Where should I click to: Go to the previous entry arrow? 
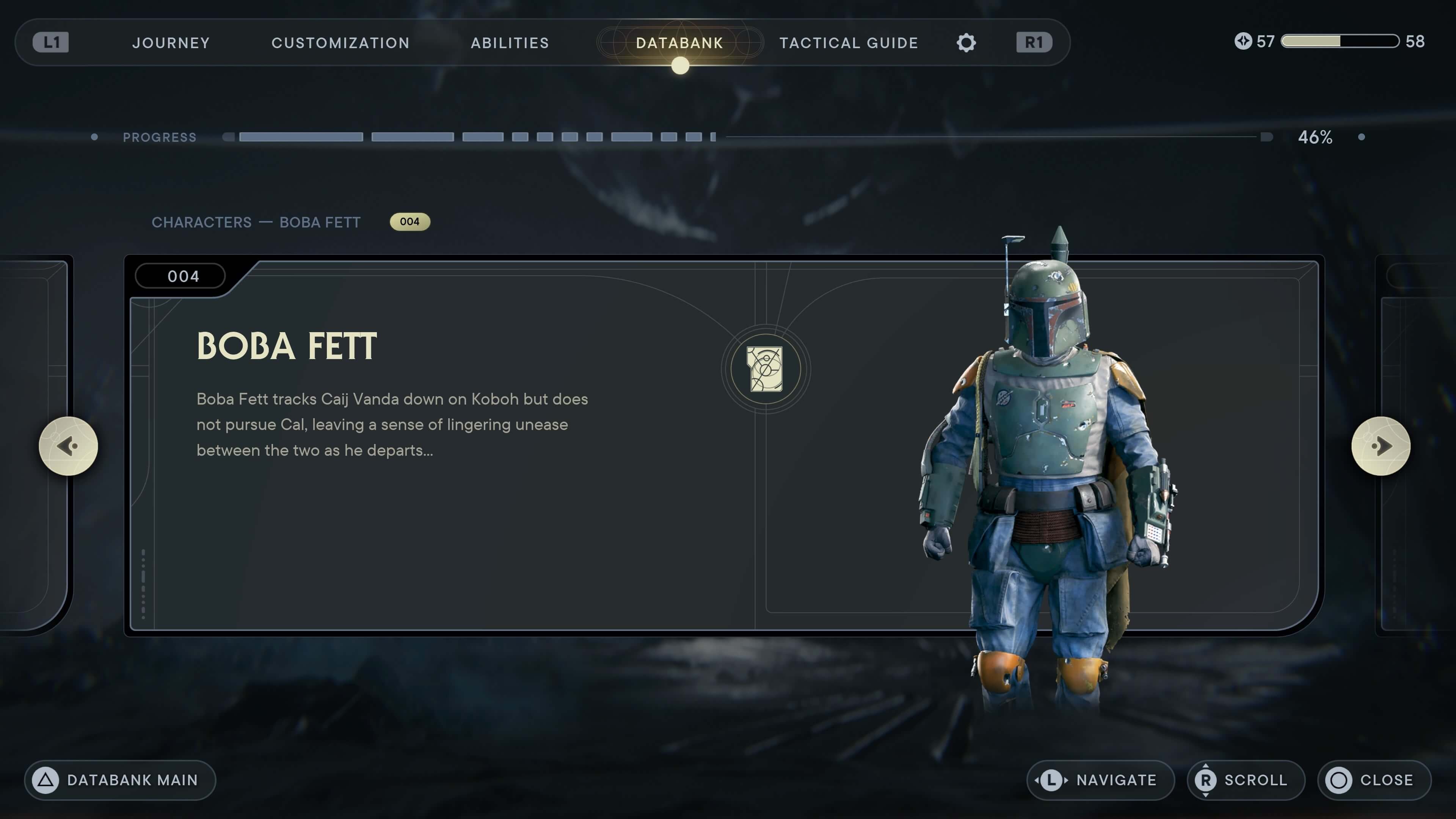click(x=69, y=446)
